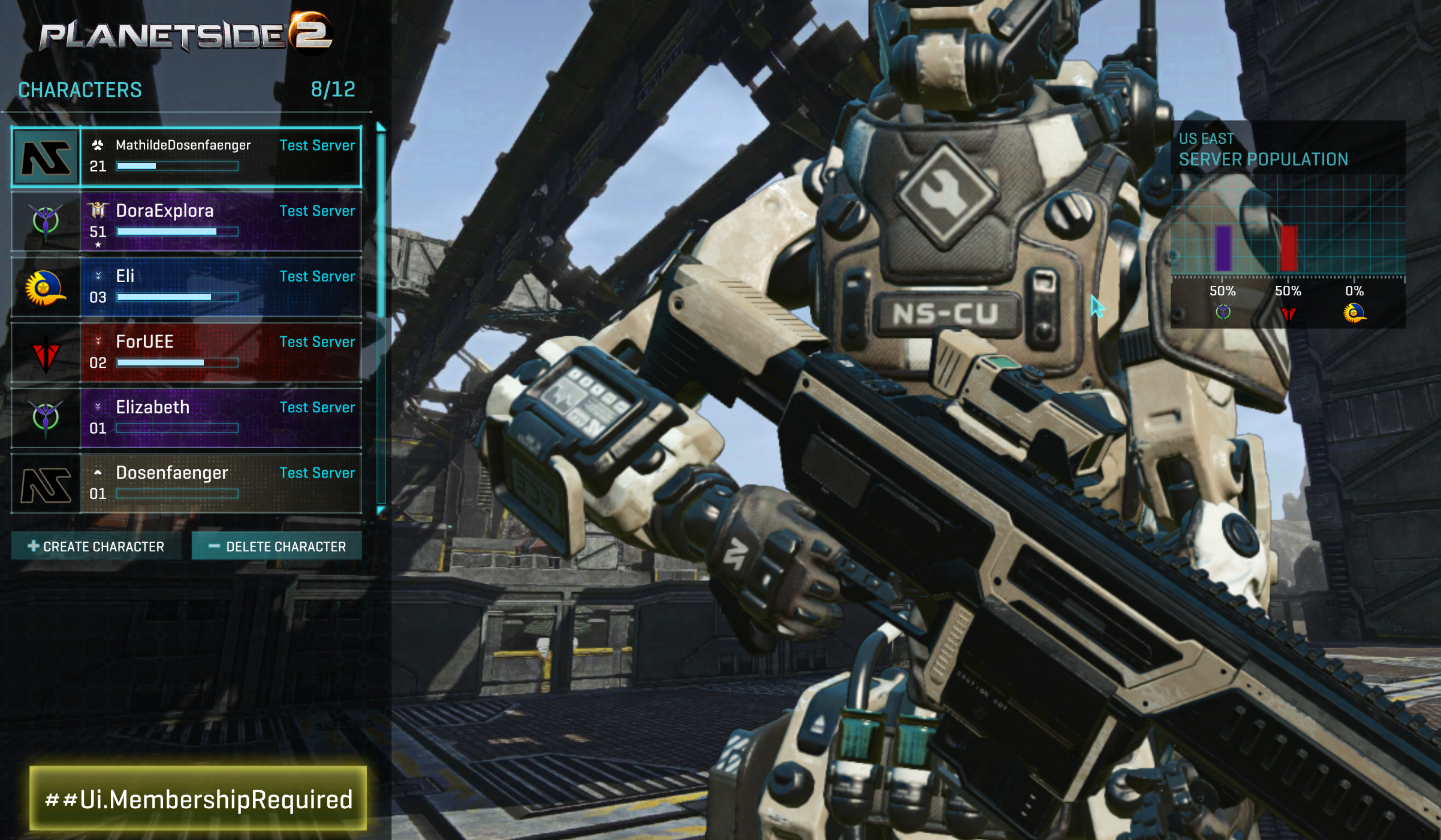Viewport: 1441px width, 840px height.
Task: Click the Create Character button
Action: pyautogui.click(x=96, y=546)
